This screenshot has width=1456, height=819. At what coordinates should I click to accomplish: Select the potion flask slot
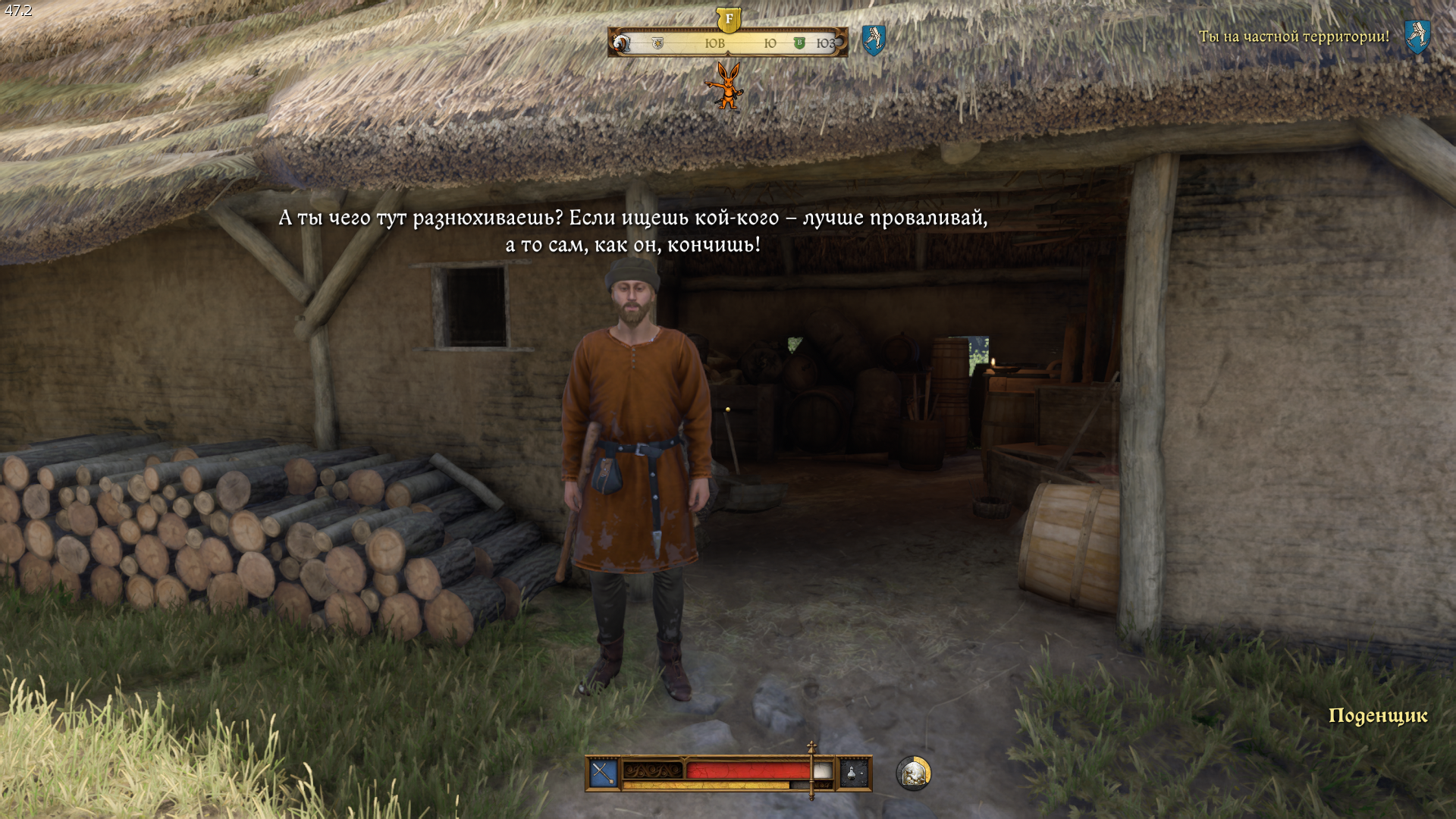[x=853, y=773]
